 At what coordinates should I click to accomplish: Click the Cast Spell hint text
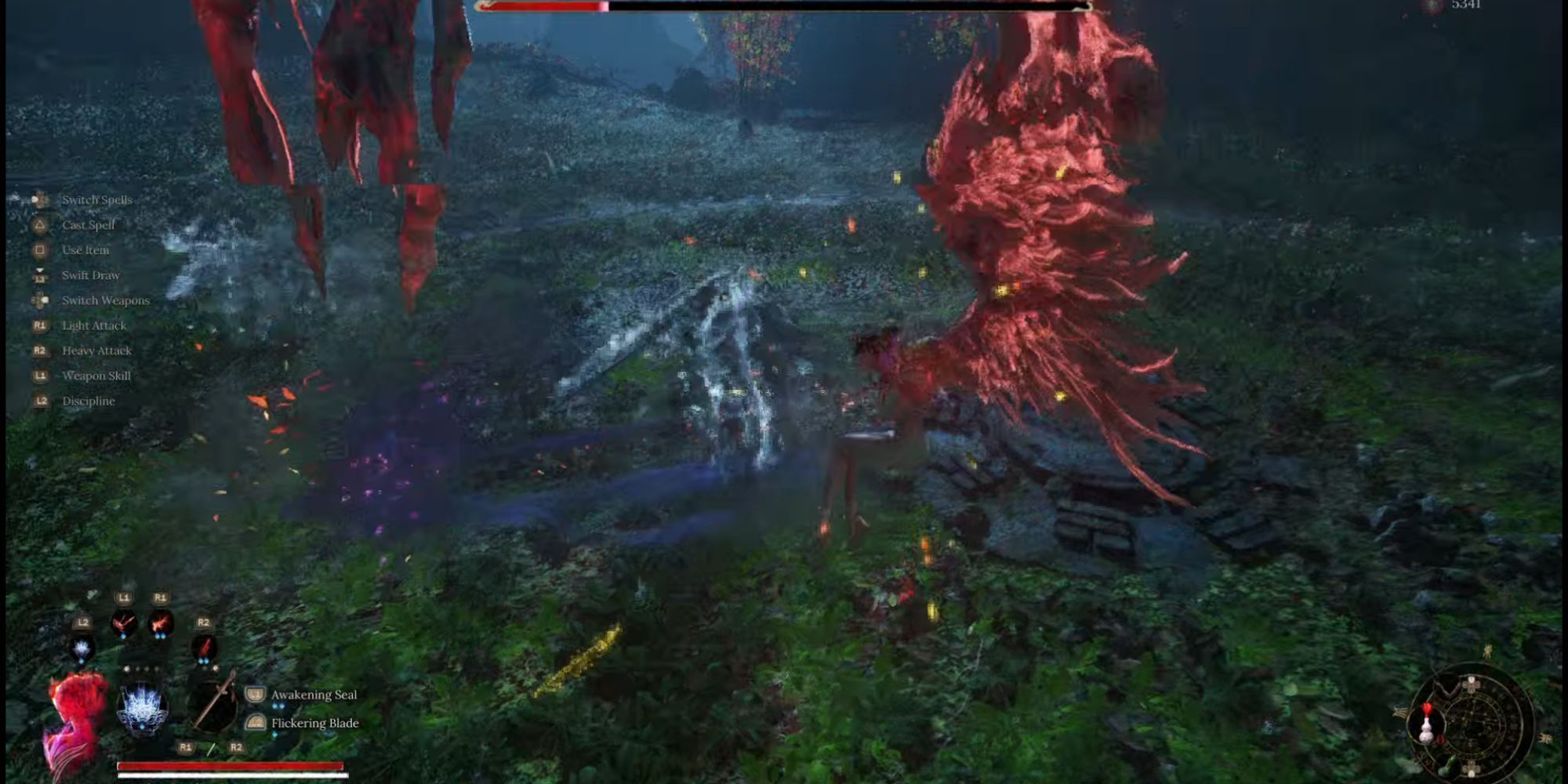click(88, 225)
